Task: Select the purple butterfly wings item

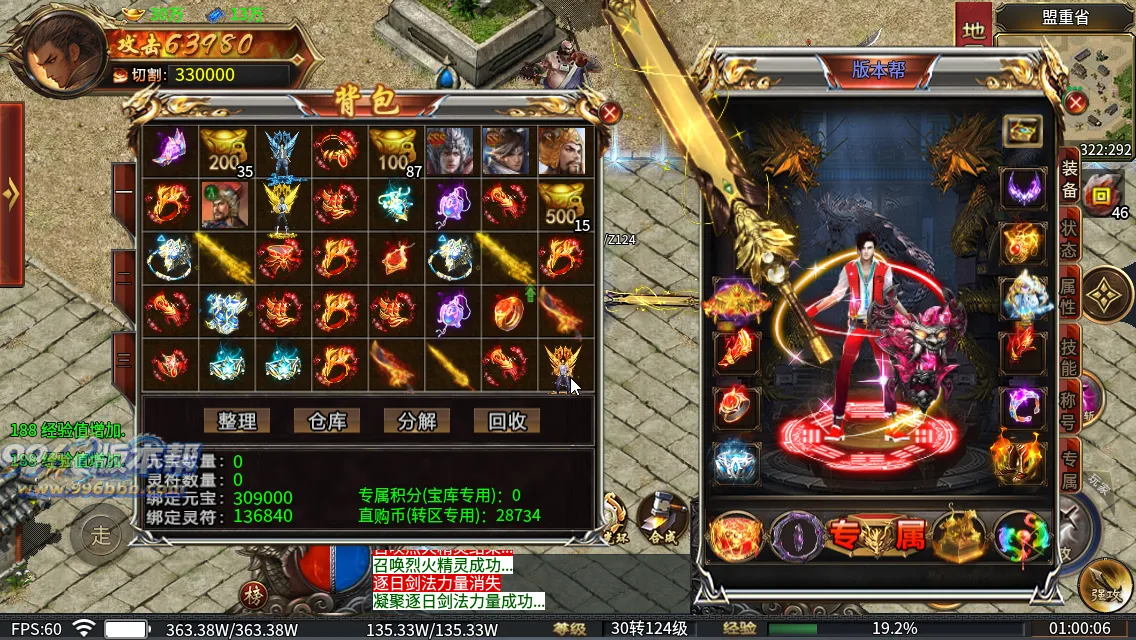Action: pyautogui.click(x=169, y=150)
